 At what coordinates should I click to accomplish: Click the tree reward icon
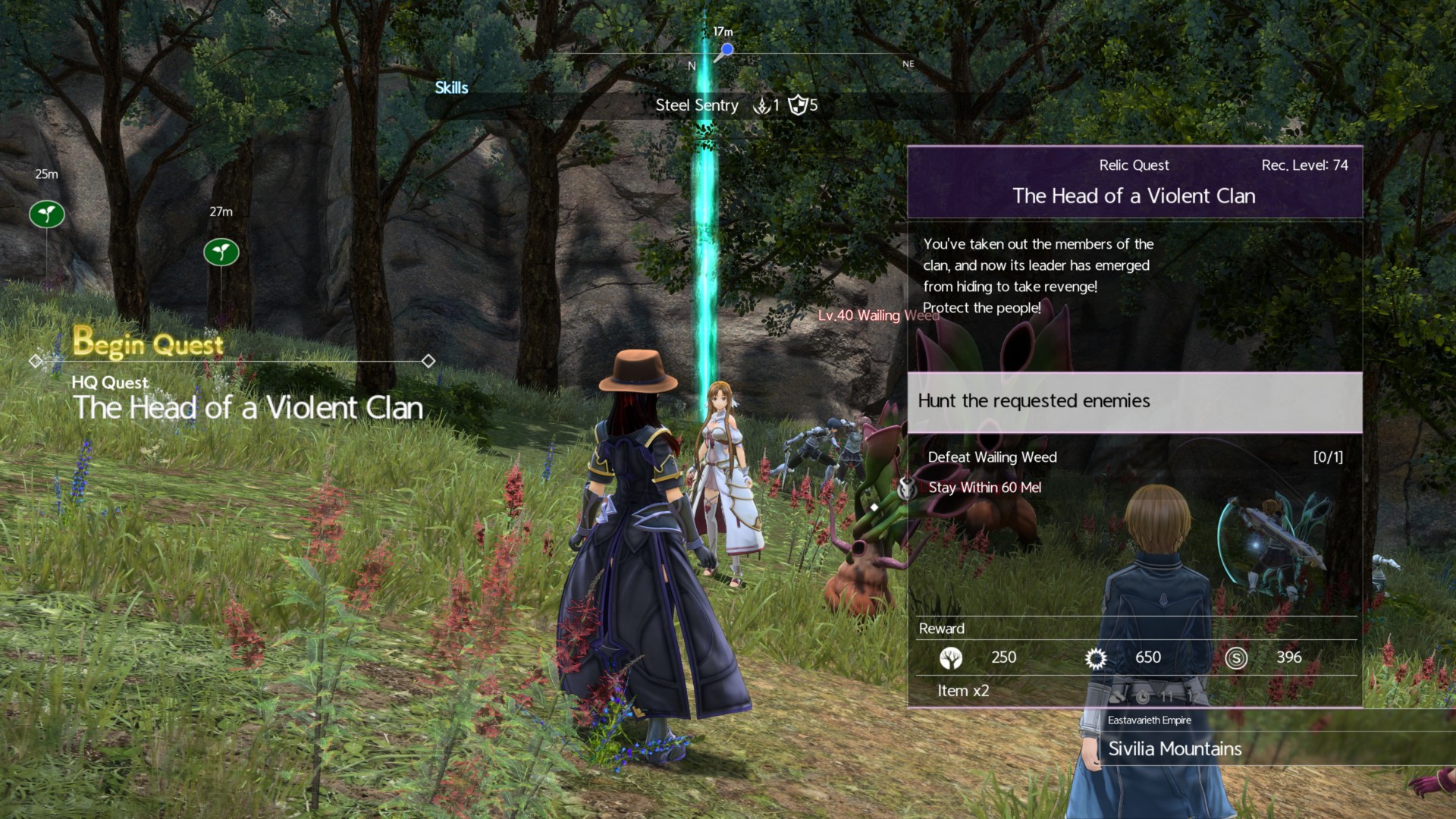click(x=950, y=657)
